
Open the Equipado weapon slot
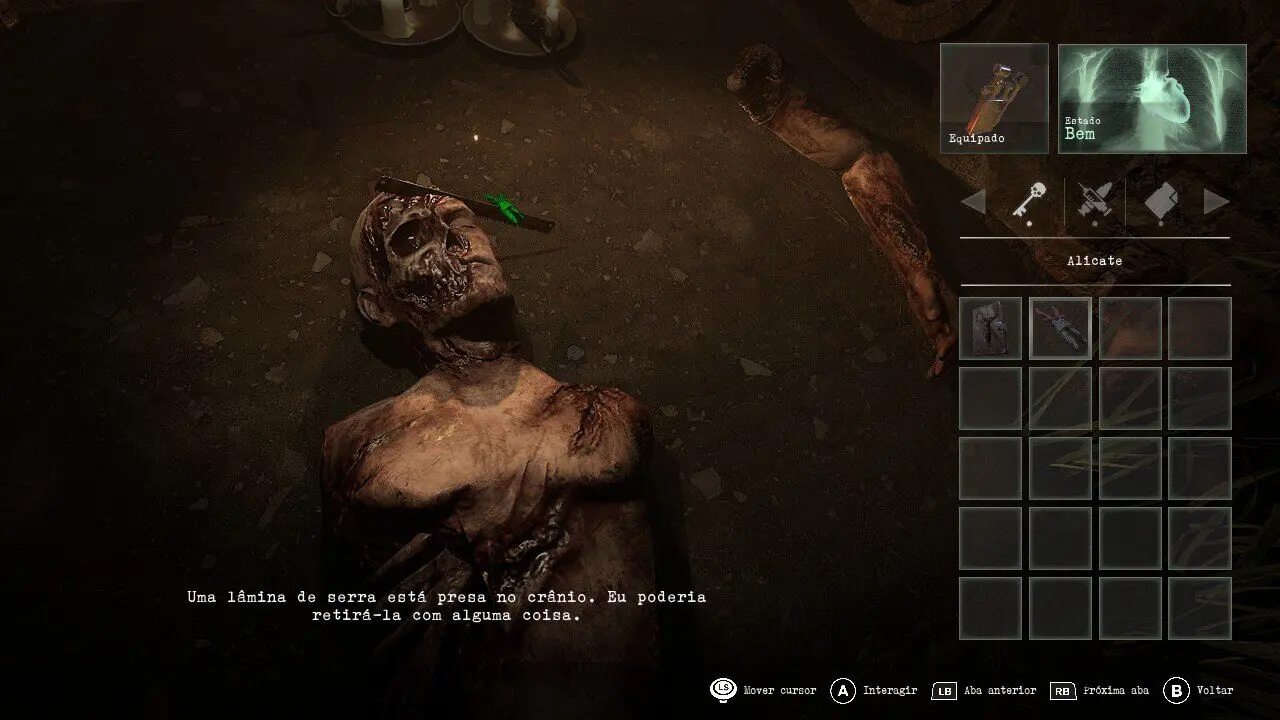(994, 98)
